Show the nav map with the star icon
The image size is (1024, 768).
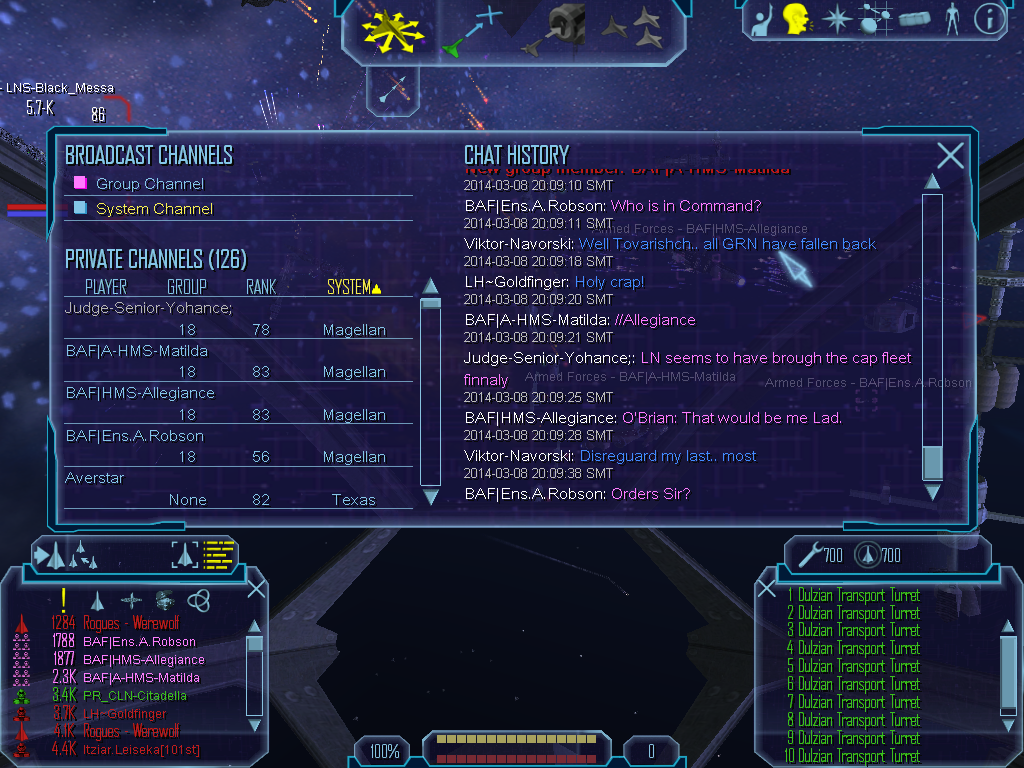click(x=836, y=19)
